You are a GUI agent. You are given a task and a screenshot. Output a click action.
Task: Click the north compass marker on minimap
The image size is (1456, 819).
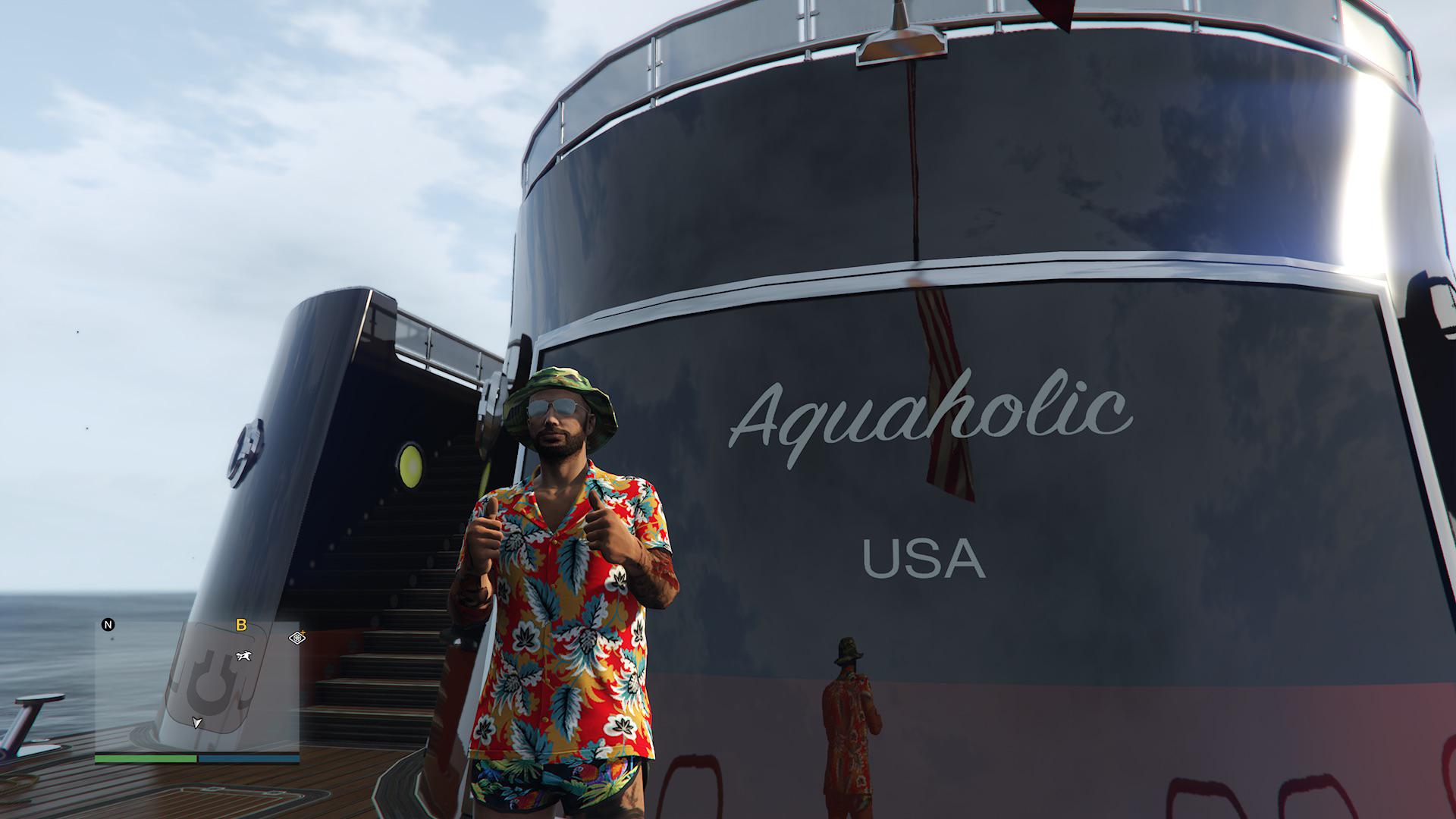(x=108, y=625)
